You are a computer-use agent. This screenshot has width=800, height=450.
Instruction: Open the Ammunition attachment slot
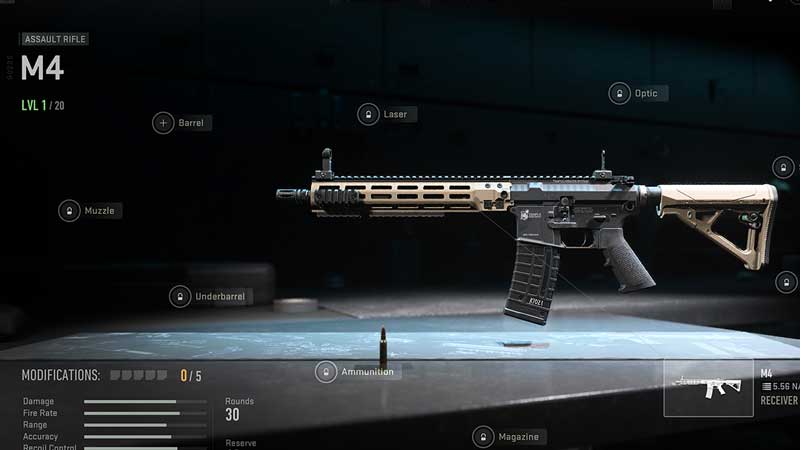326,372
